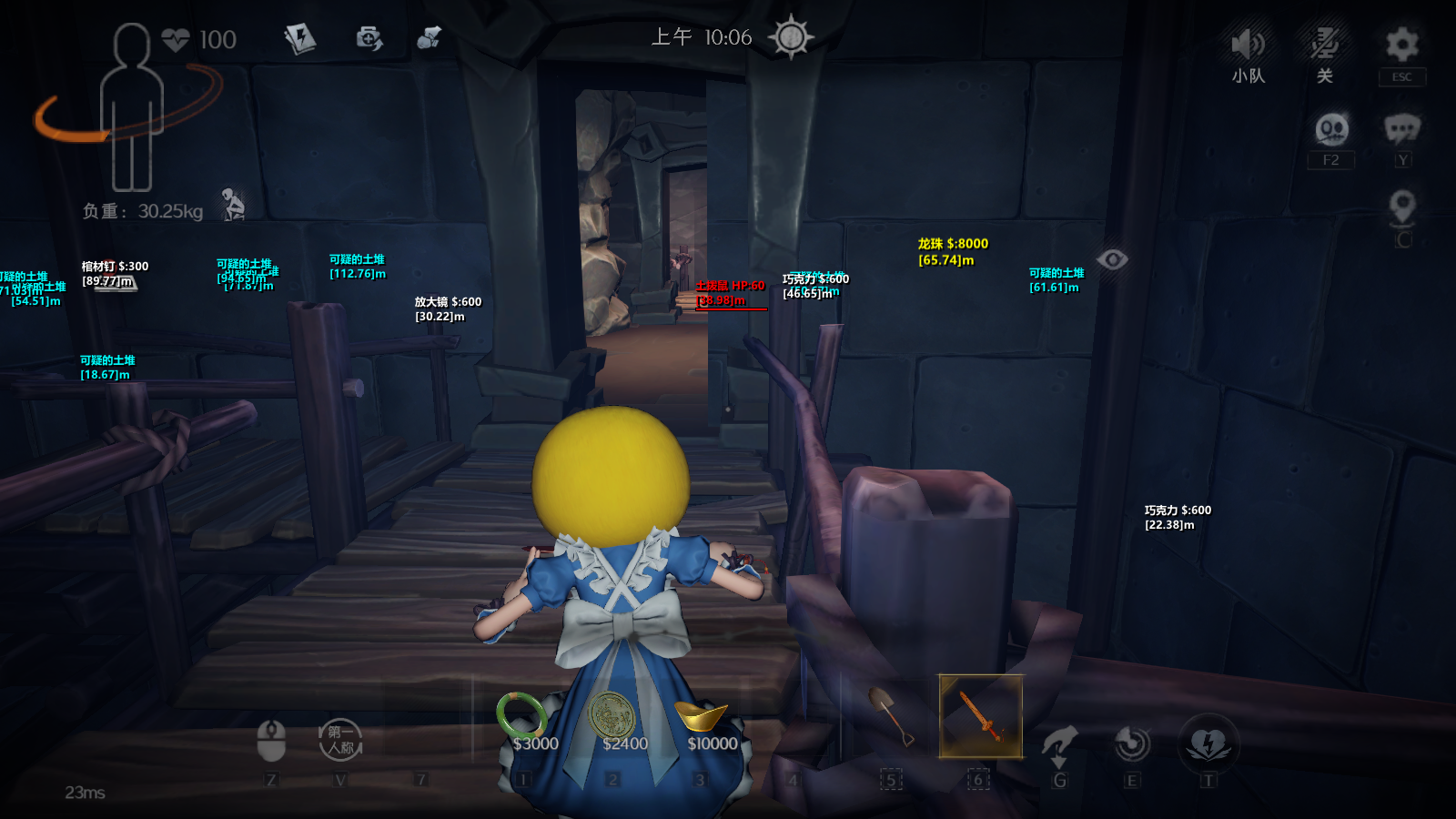Open the stitched-mouth face emote icon
This screenshot has height=819, width=1456.
click(1331, 129)
